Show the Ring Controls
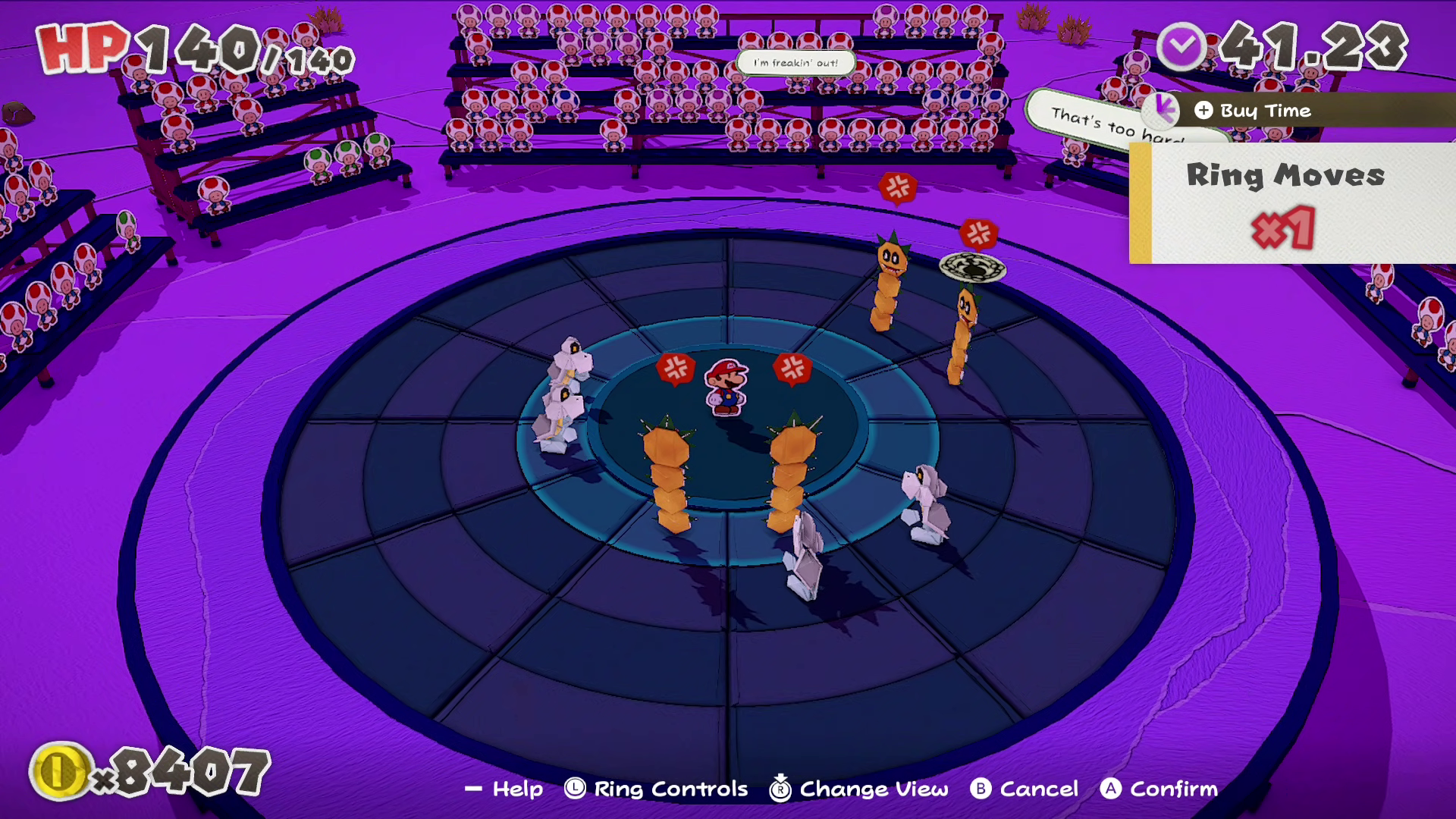This screenshot has height=819, width=1456. pos(657,789)
